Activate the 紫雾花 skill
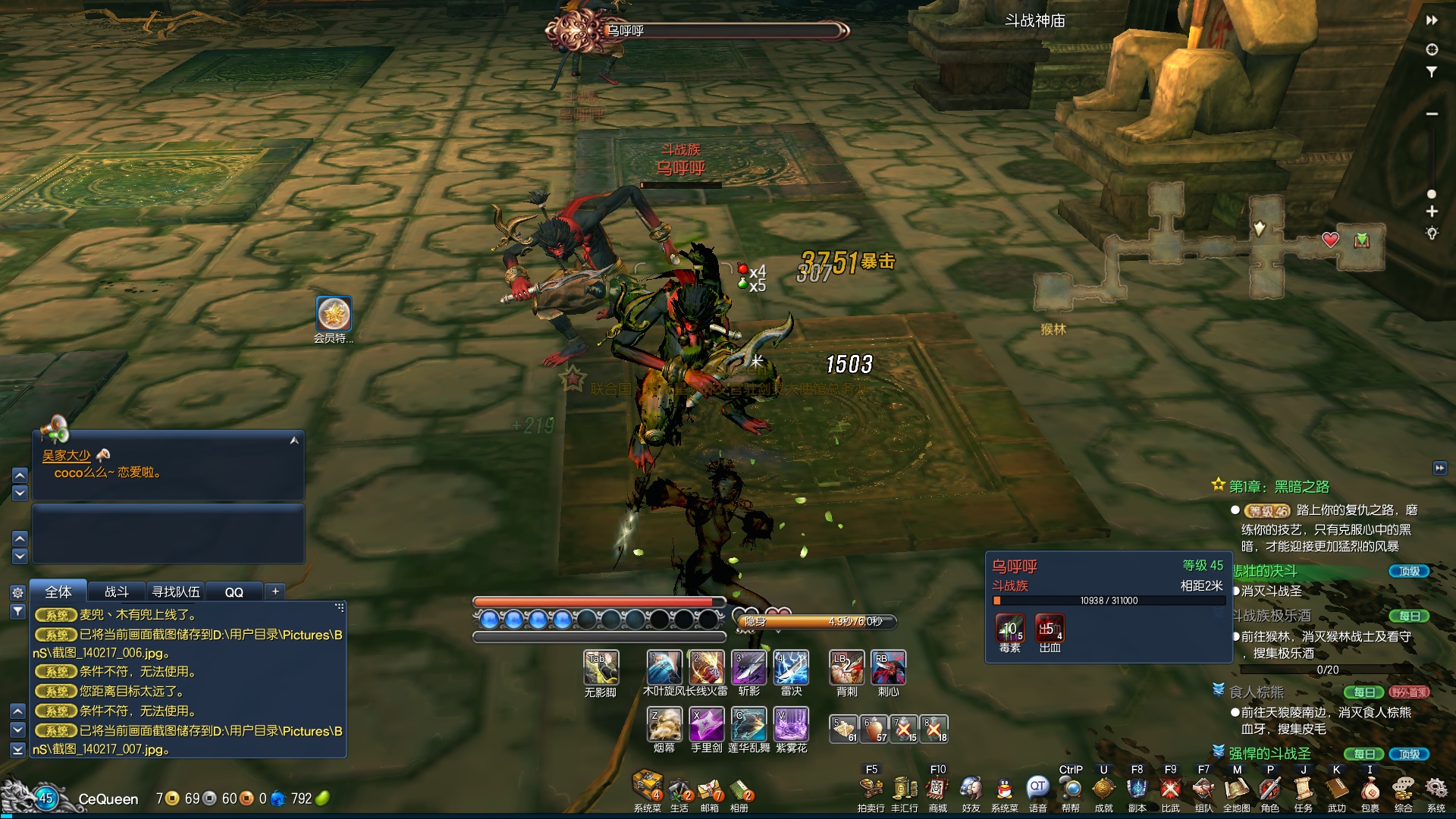This screenshot has width=1456, height=819. coord(791,725)
